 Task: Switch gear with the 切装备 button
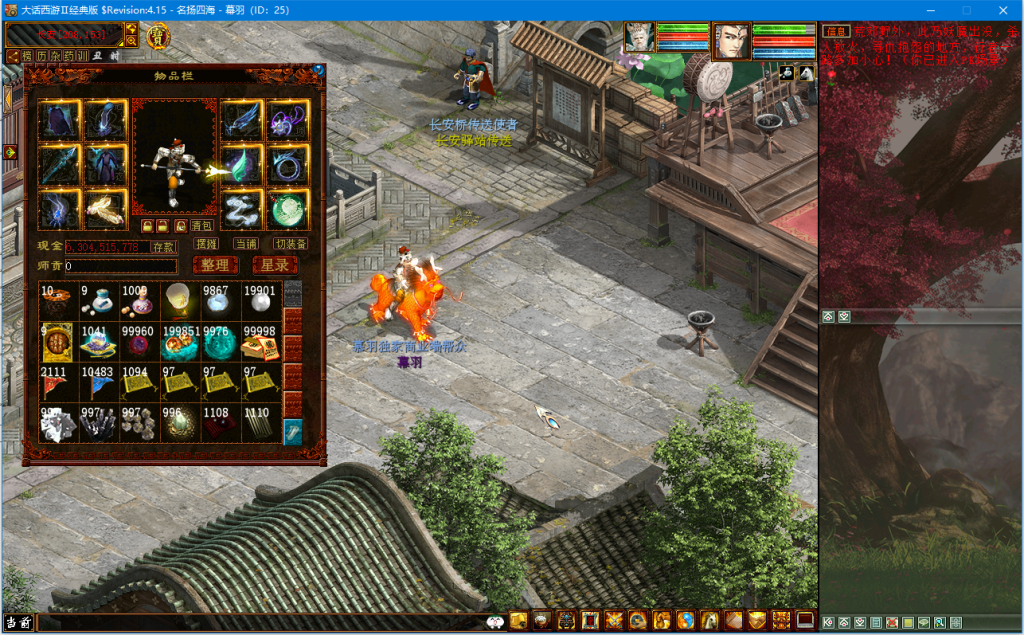(x=290, y=244)
